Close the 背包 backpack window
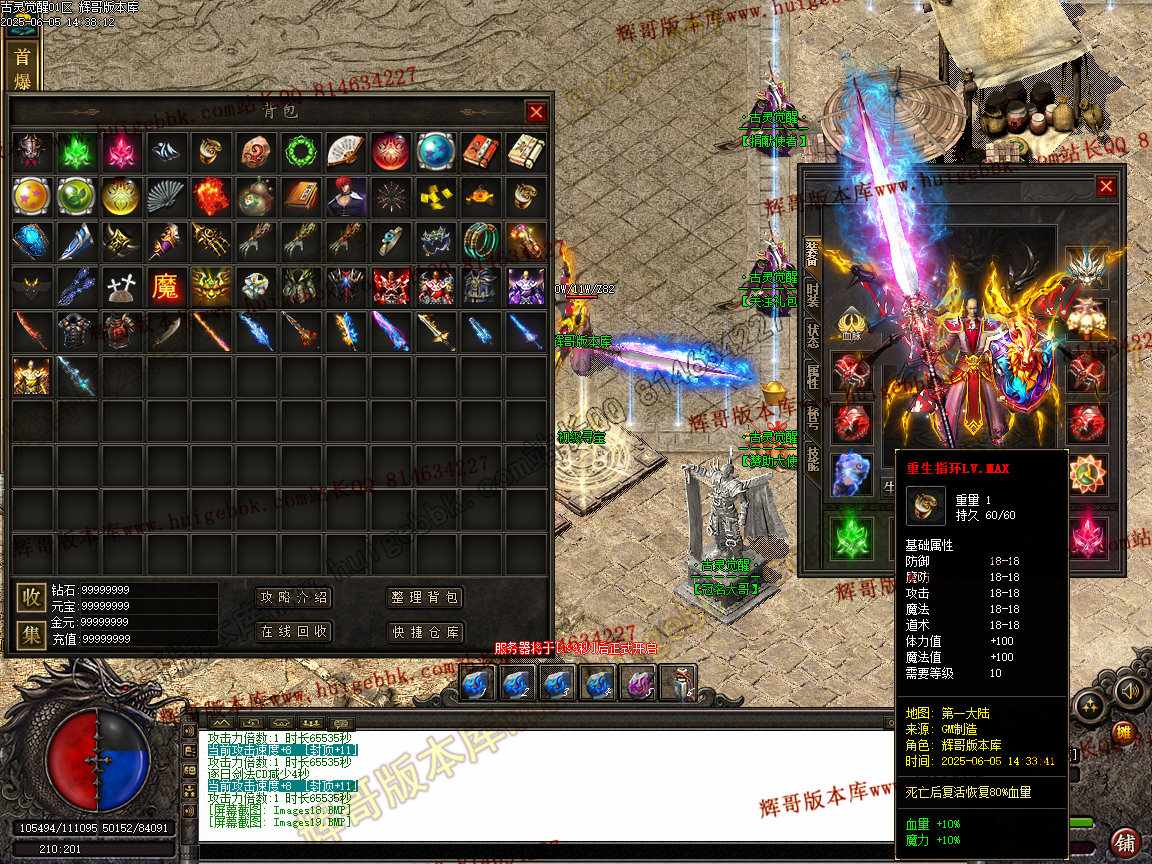The width and height of the screenshot is (1152, 864). (x=537, y=112)
